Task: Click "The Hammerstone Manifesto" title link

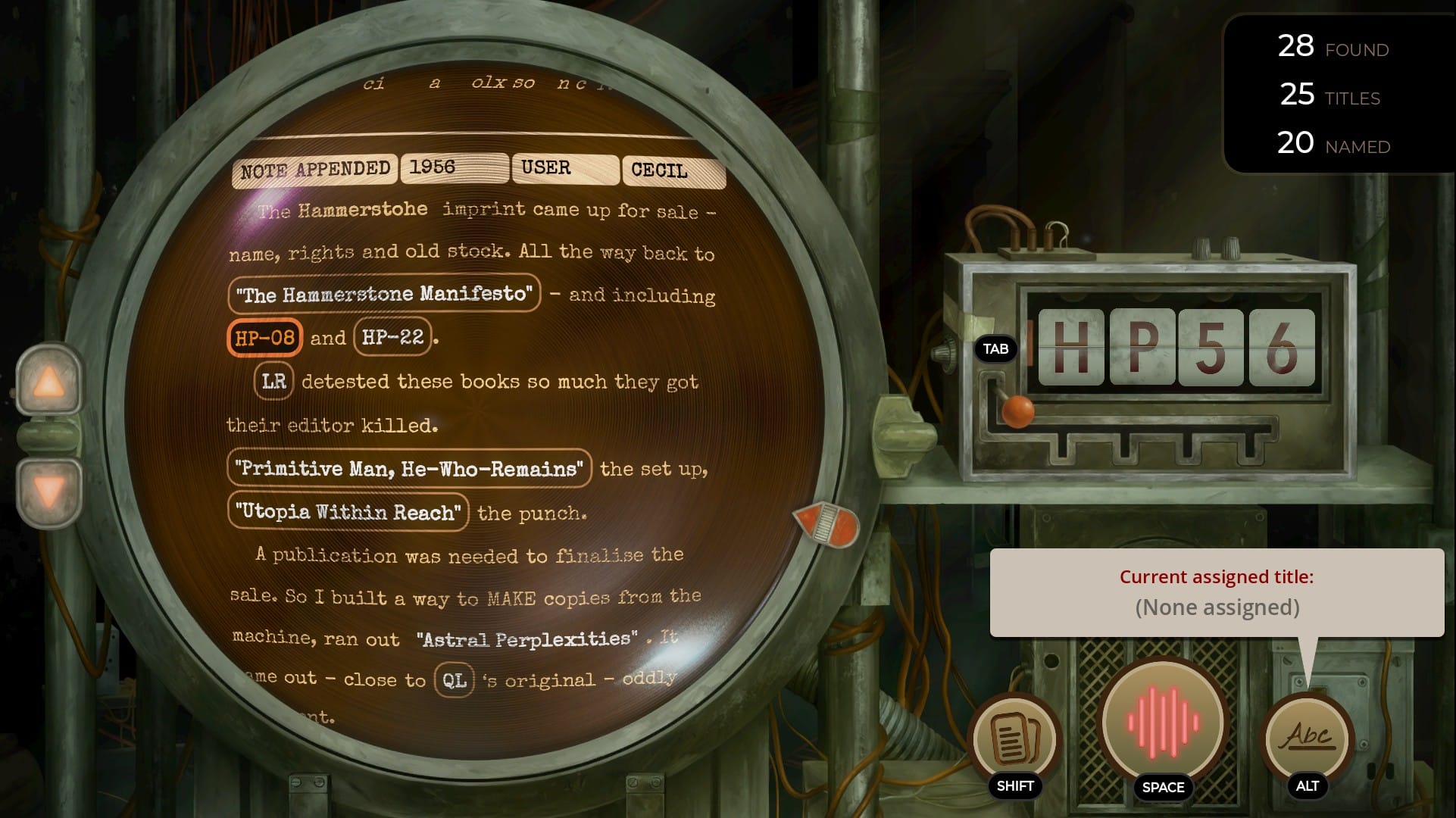Action: pyautogui.click(x=384, y=295)
